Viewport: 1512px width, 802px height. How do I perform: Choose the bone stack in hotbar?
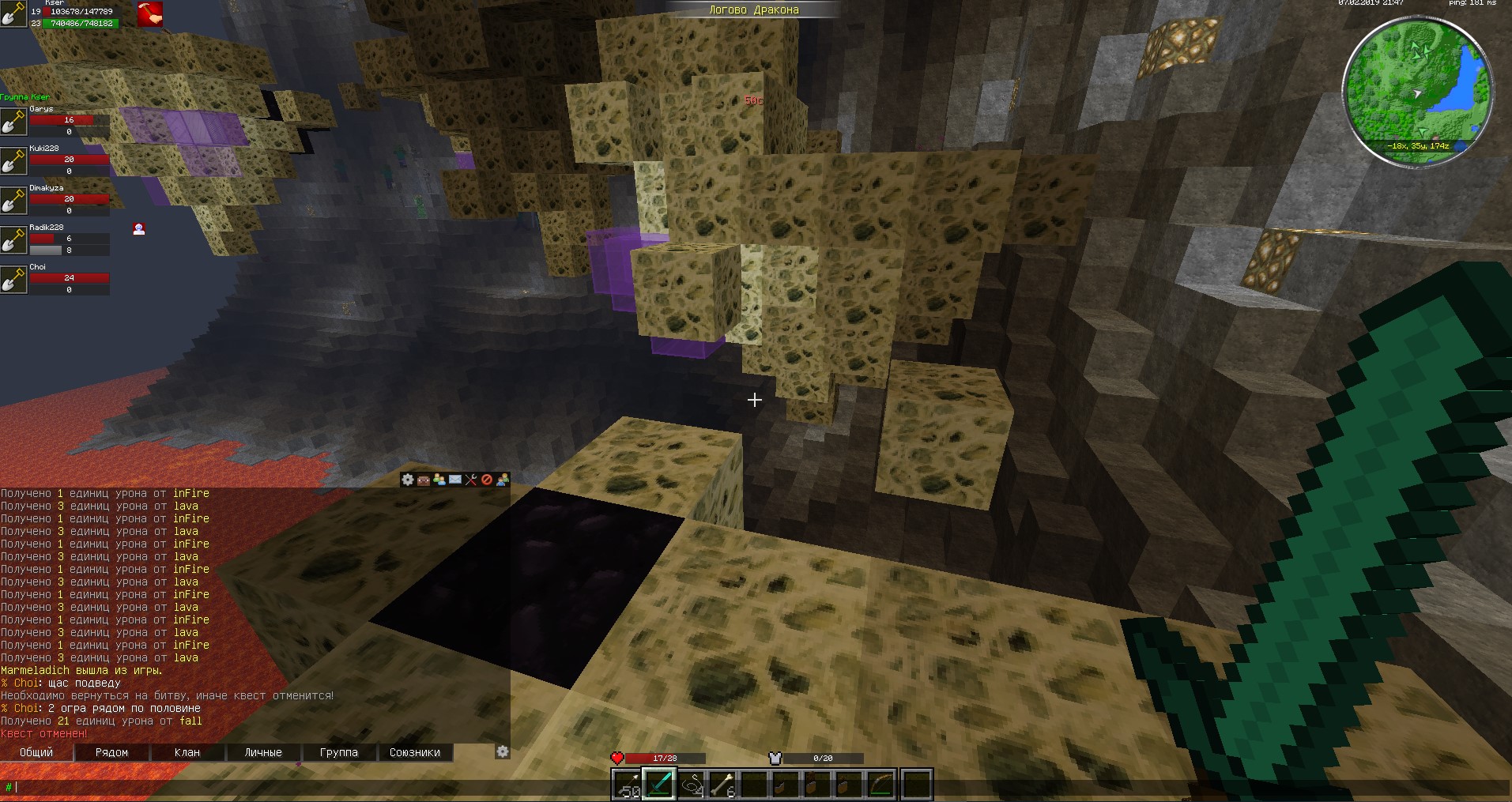723,785
